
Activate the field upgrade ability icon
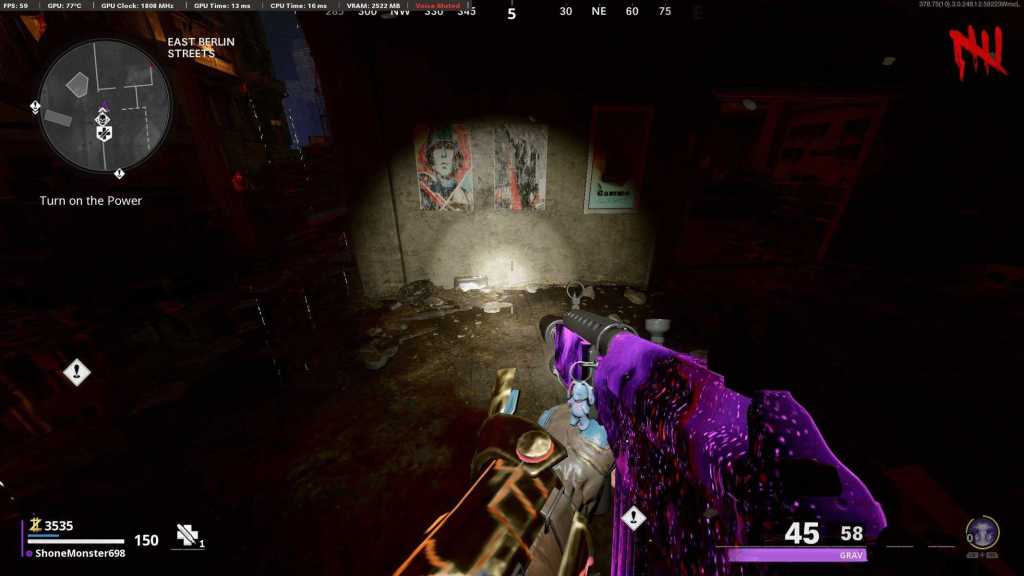click(982, 533)
